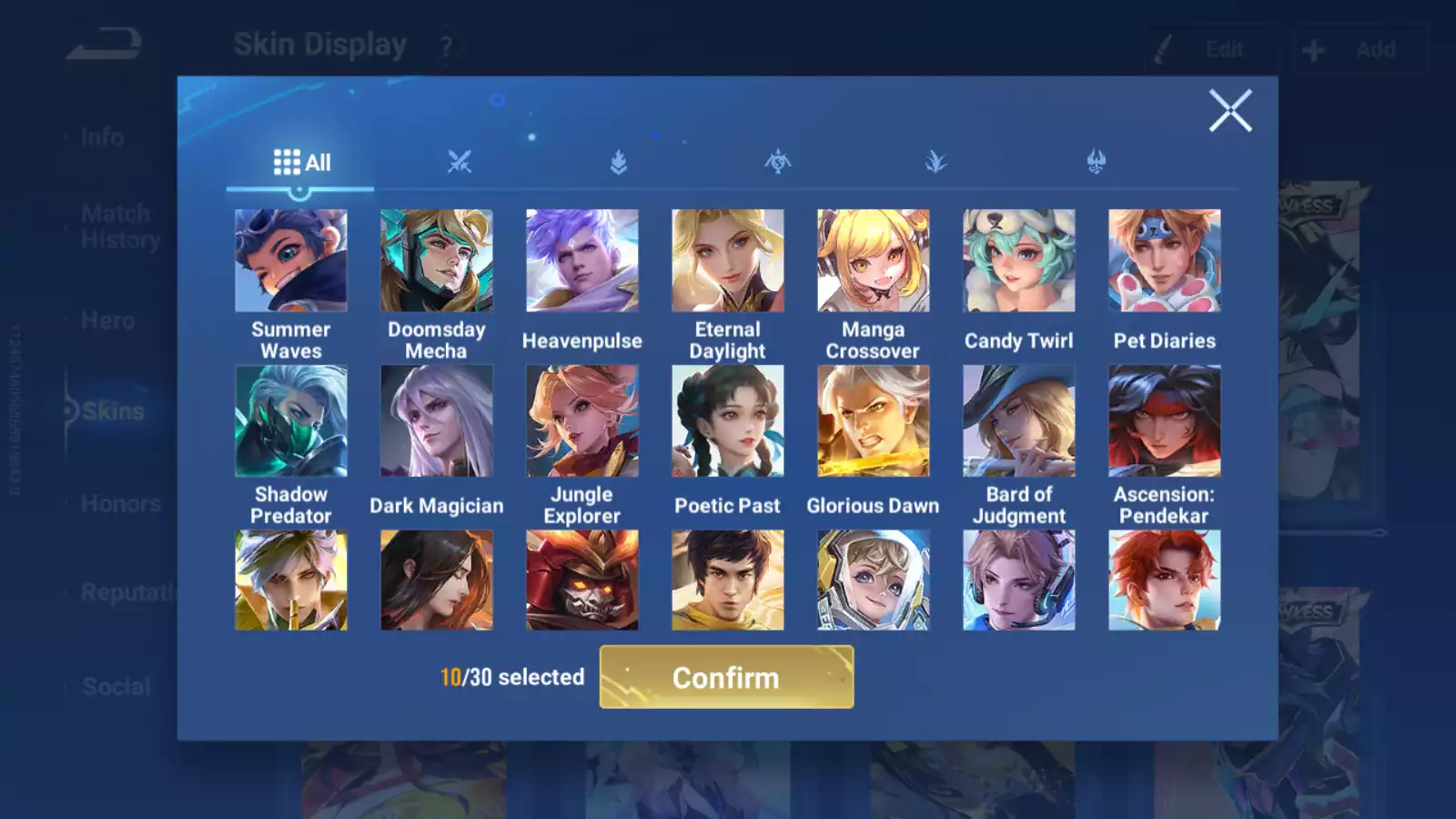This screenshot has width=1456, height=819.
Task: Select the Eternal Daylight skin
Action: pos(728,261)
